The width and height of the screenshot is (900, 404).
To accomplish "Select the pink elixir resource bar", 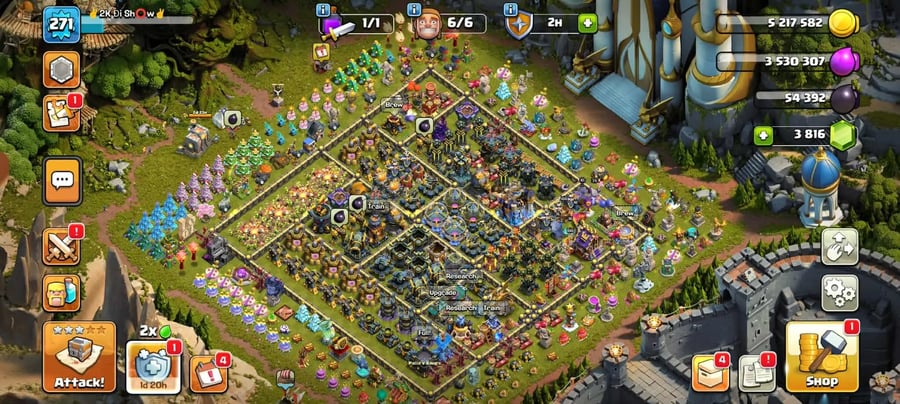I will click(x=790, y=61).
